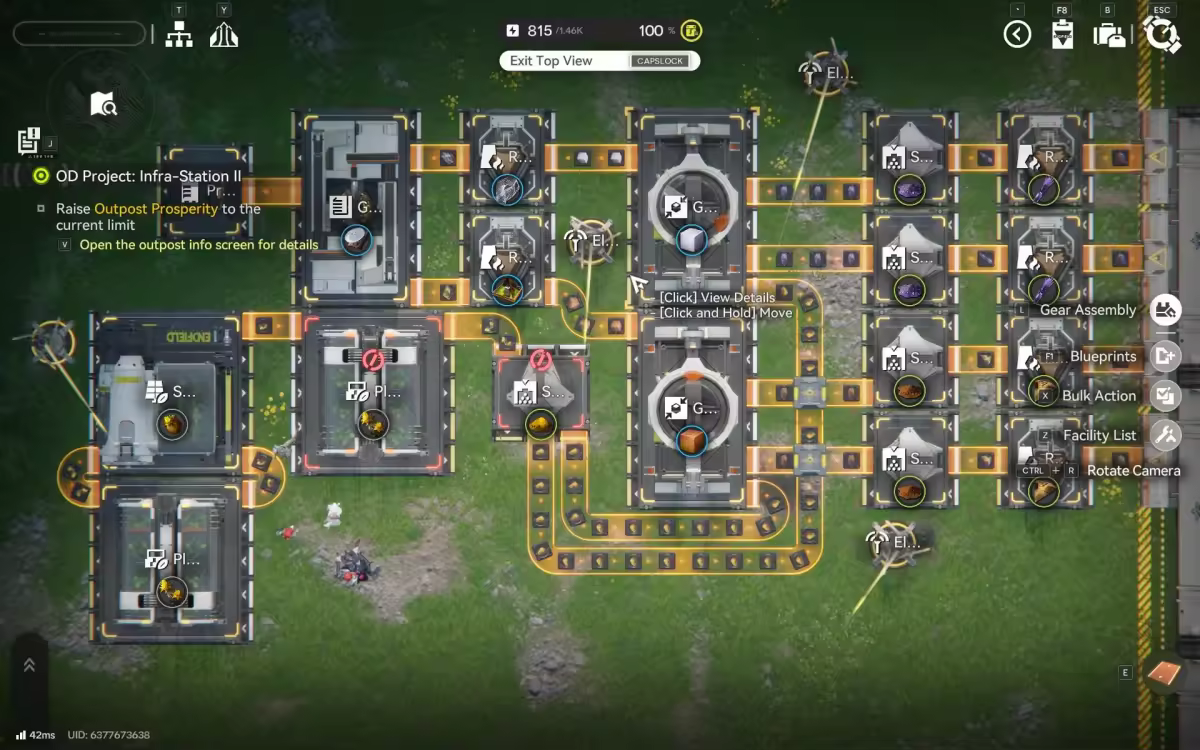Click the yellow coin icon beside power percentage
Viewport: 1200px width, 750px height.
coord(690,31)
